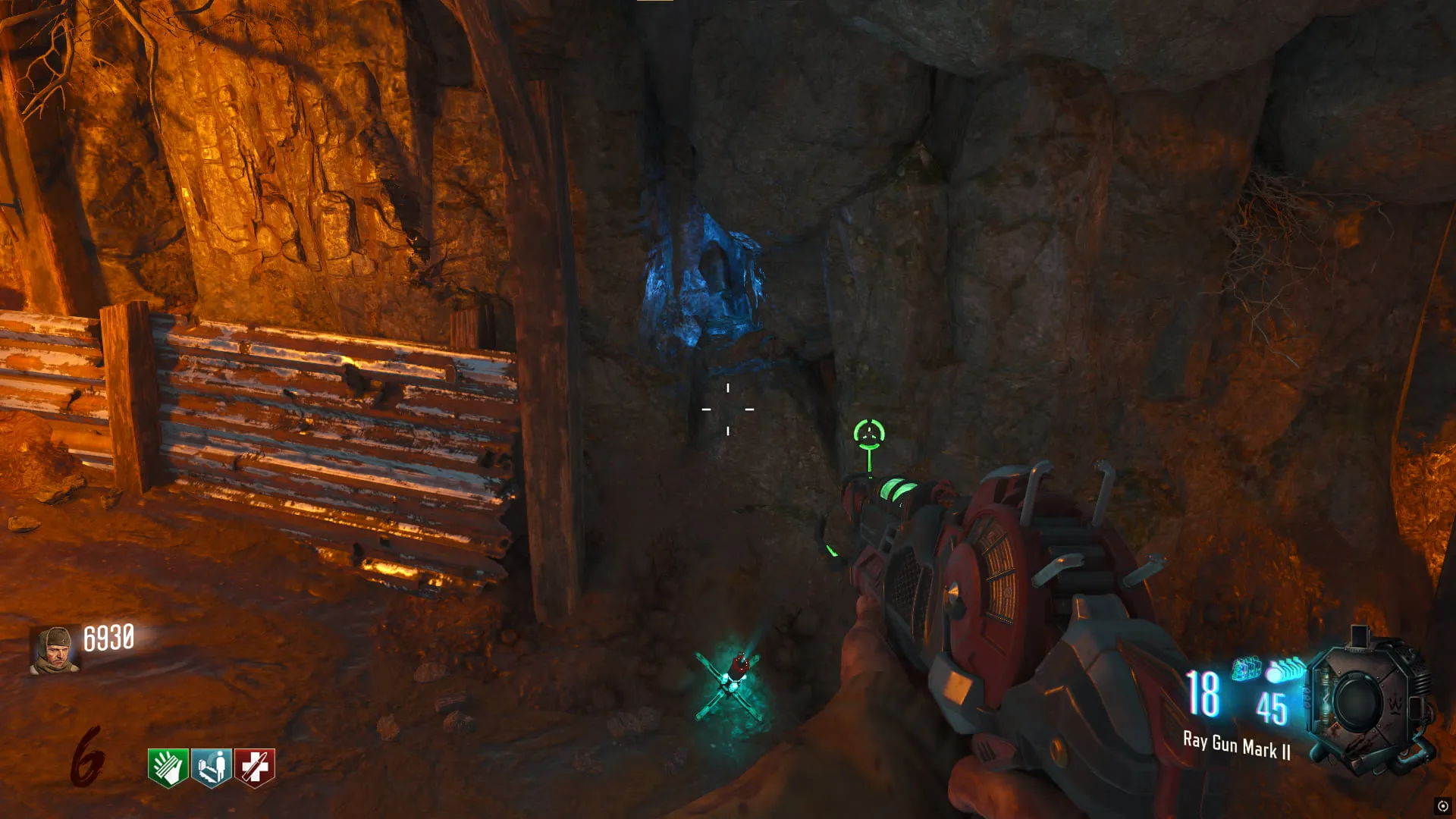This screenshot has width=1456, height=819.
Task: Select the octagonal weapon gadget emblem
Action: [1366, 703]
